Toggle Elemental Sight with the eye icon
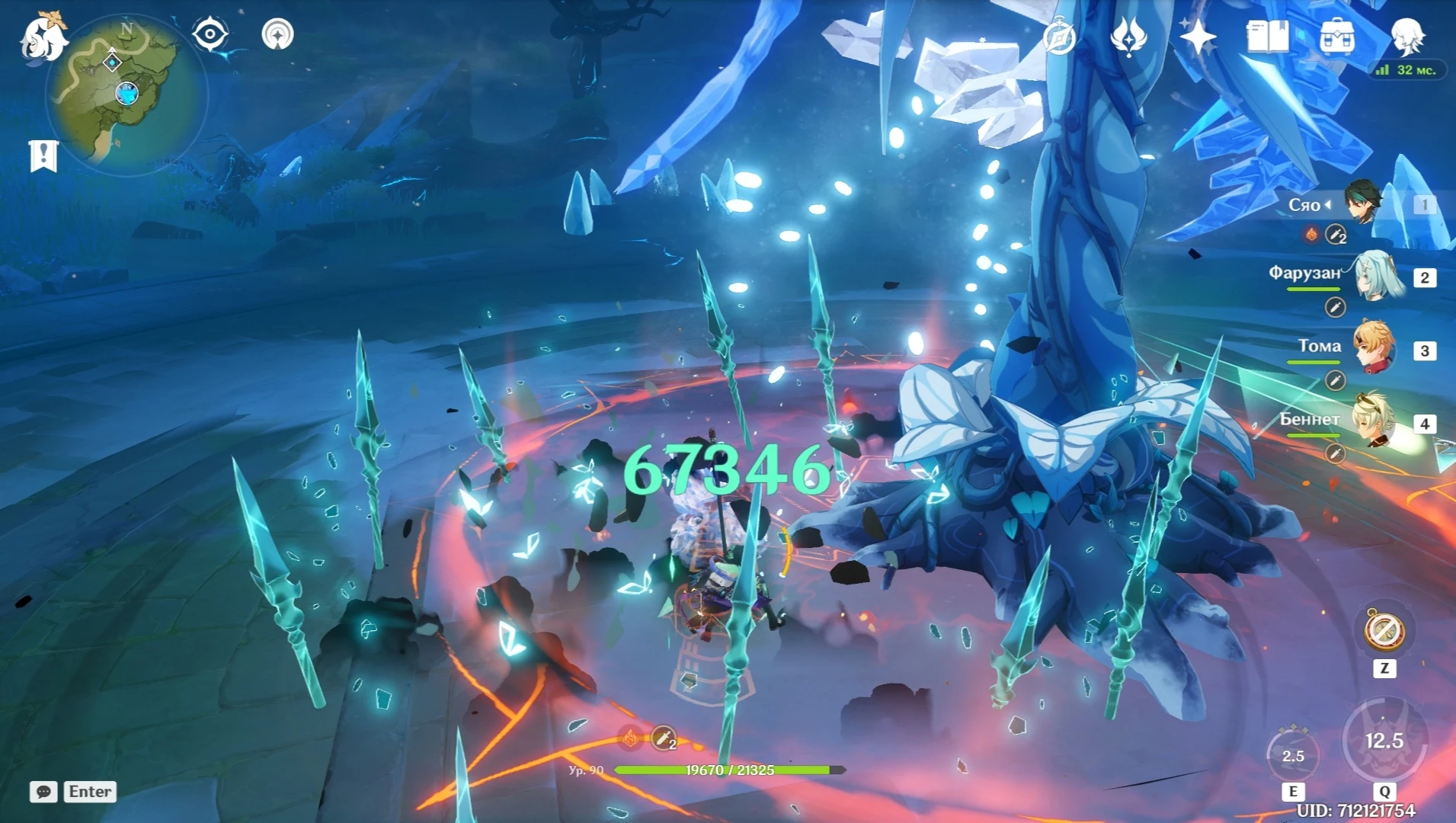 (x=210, y=34)
